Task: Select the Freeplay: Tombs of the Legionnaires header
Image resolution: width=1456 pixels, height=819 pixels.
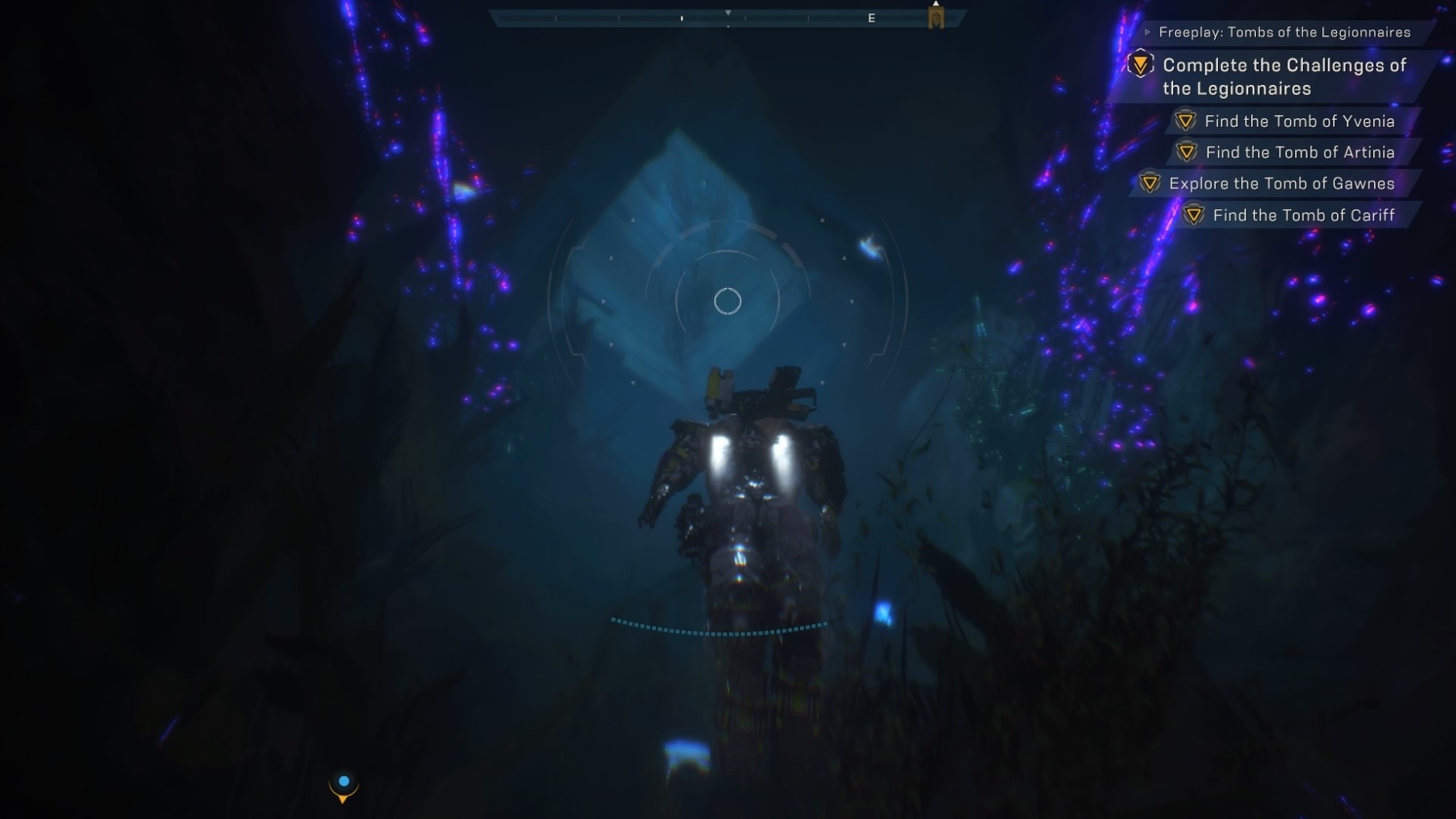Action: (1284, 32)
